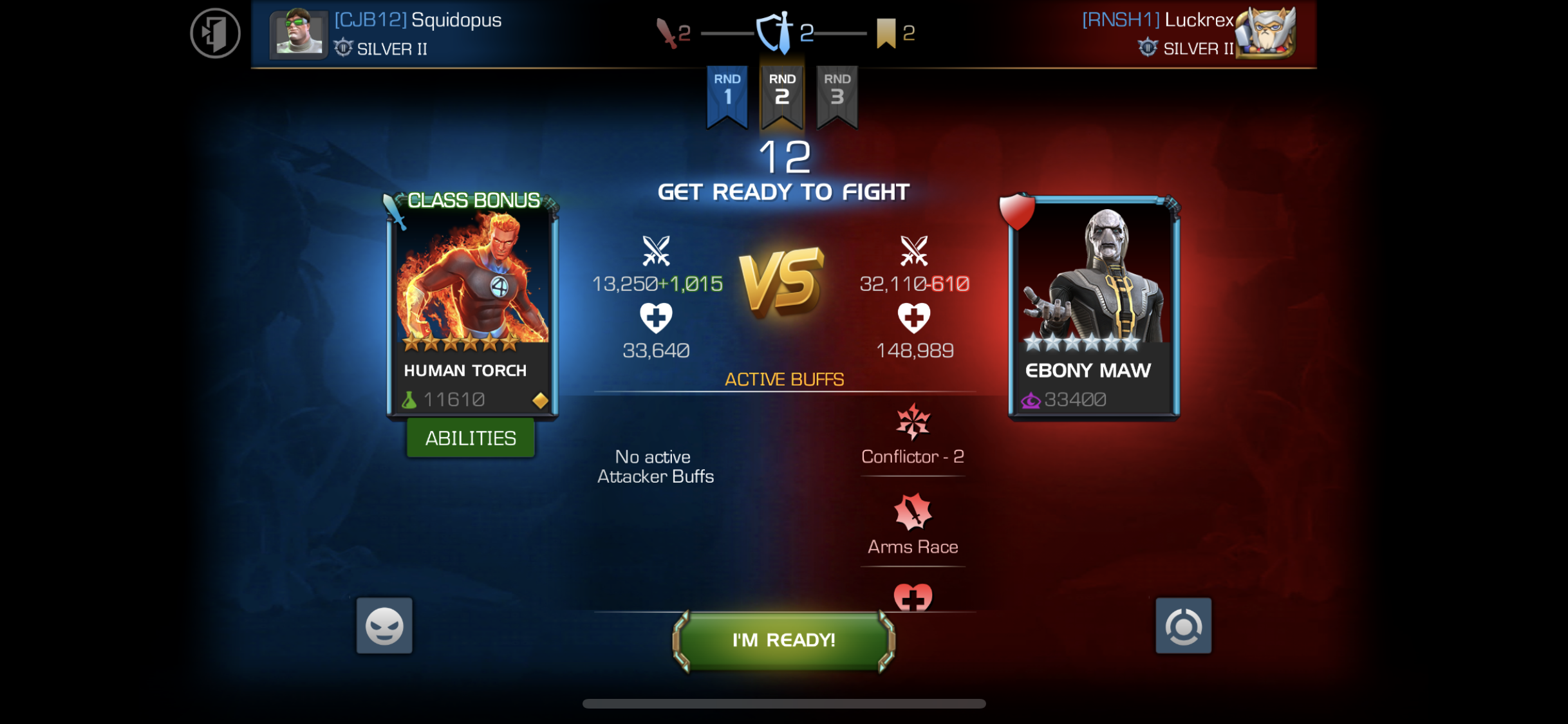Open the Abilities panel for Human Torch
This screenshot has width=1568, height=724.
pos(471,438)
